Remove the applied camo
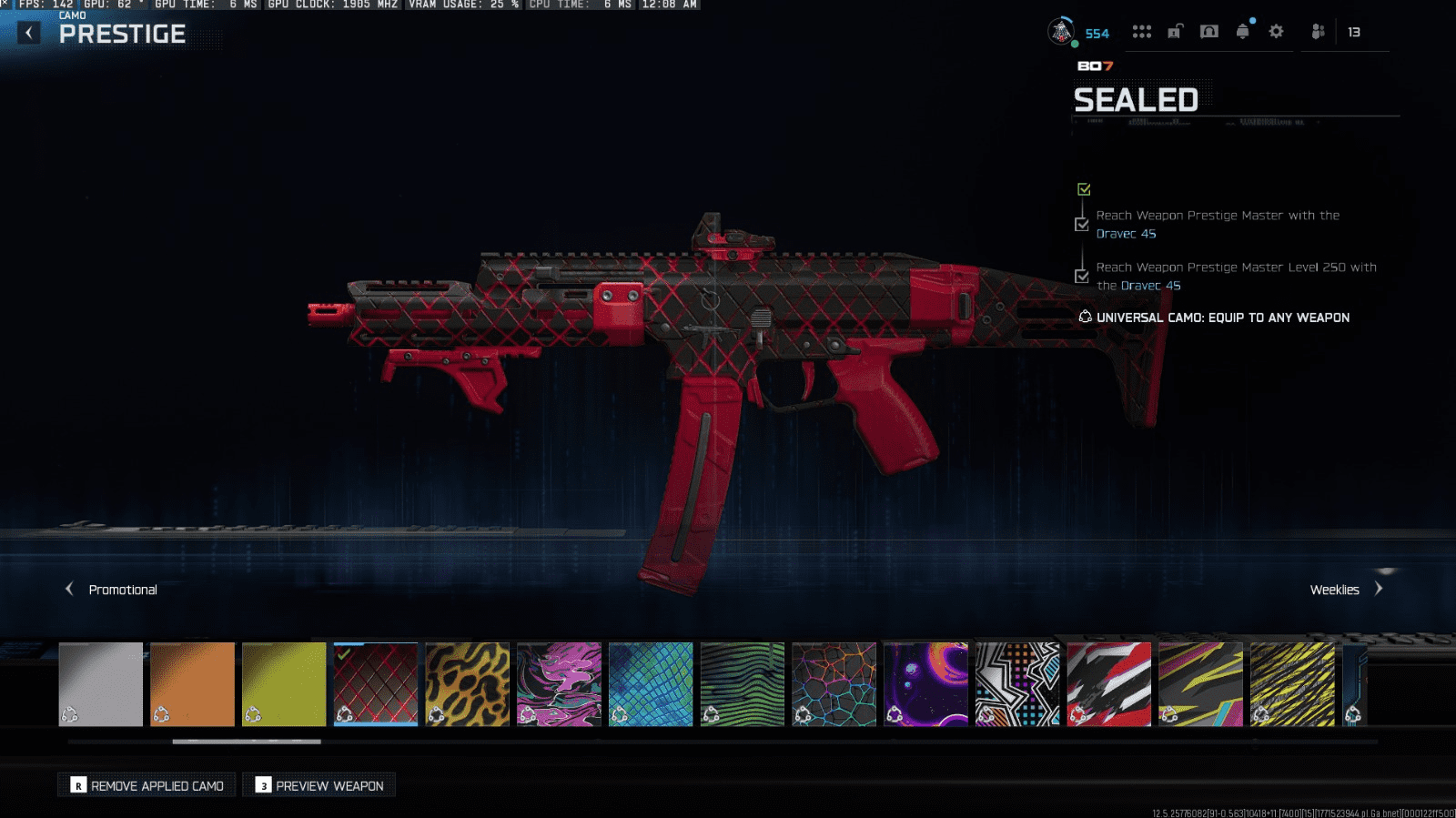The width and height of the screenshot is (1456, 818). click(x=147, y=785)
